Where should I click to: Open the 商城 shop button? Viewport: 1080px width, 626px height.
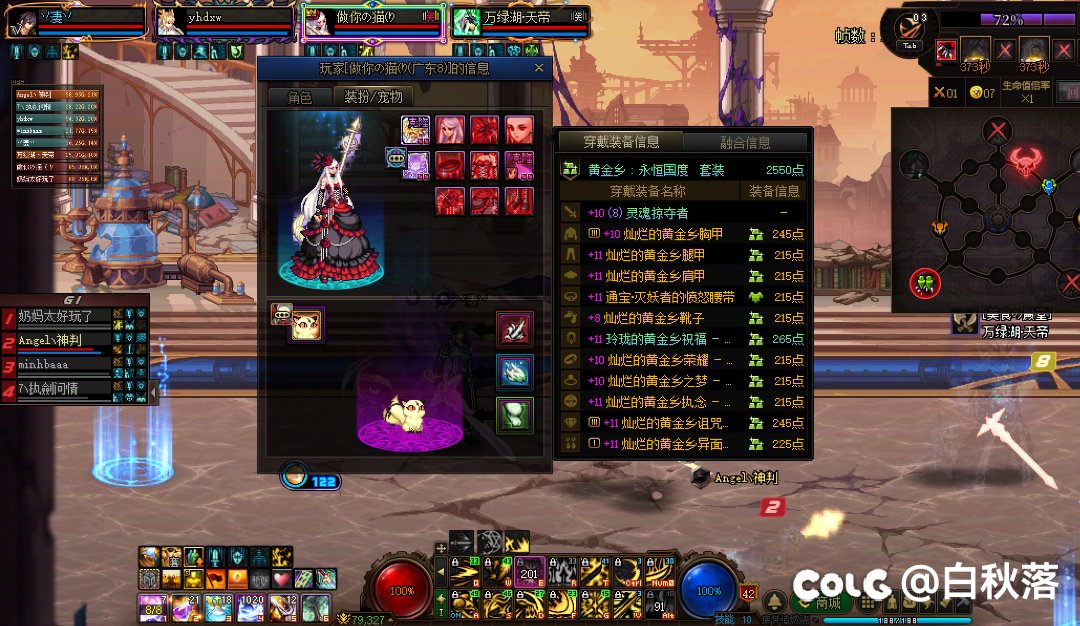point(822,602)
